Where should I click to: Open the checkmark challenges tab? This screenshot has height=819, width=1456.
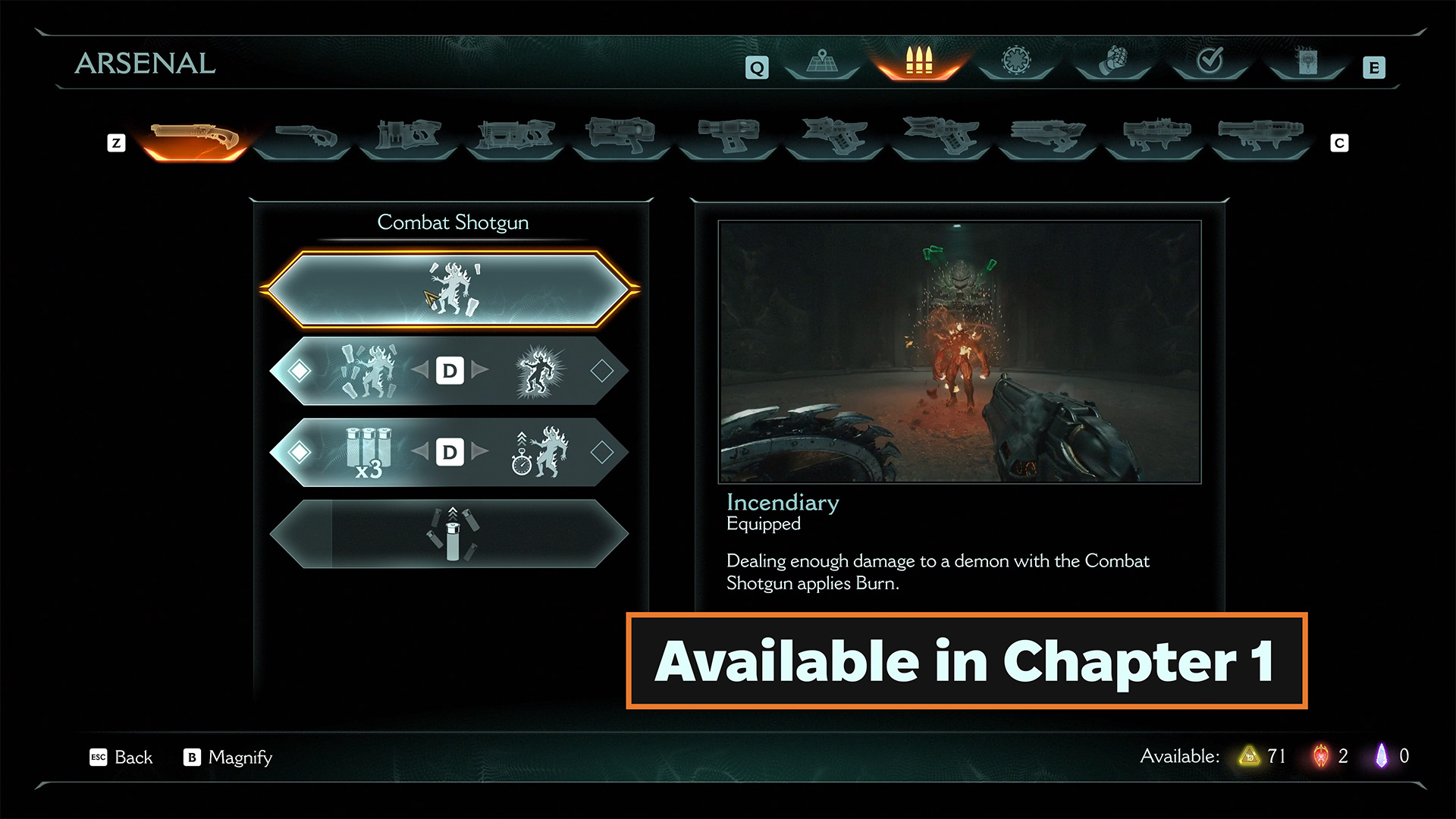(x=1210, y=62)
